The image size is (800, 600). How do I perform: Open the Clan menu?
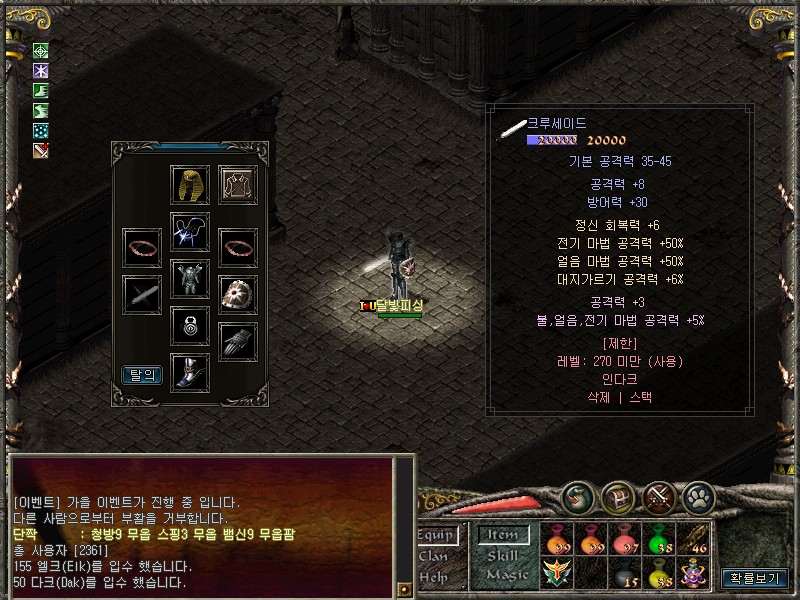point(433,556)
